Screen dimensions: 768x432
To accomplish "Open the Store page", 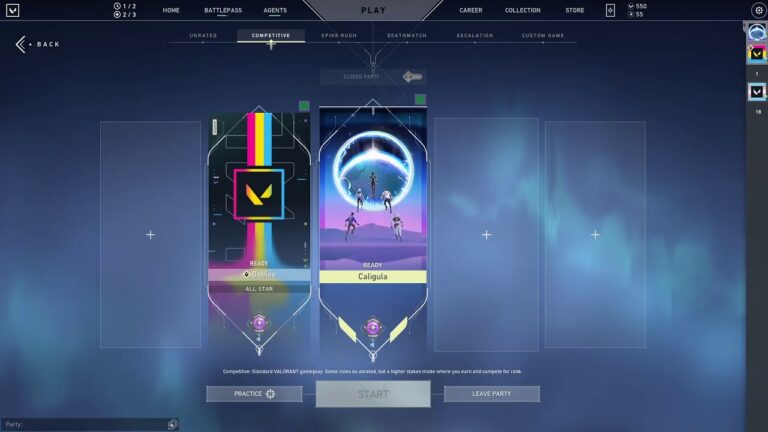I will [x=575, y=10].
